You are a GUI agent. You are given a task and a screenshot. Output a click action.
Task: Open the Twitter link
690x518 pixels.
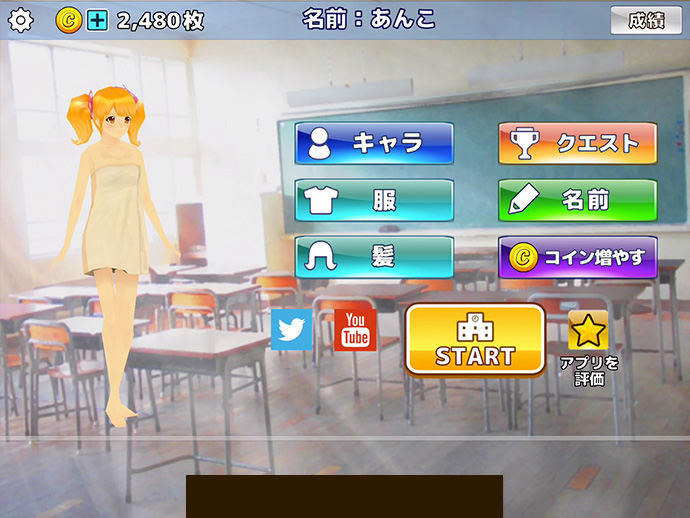291,330
